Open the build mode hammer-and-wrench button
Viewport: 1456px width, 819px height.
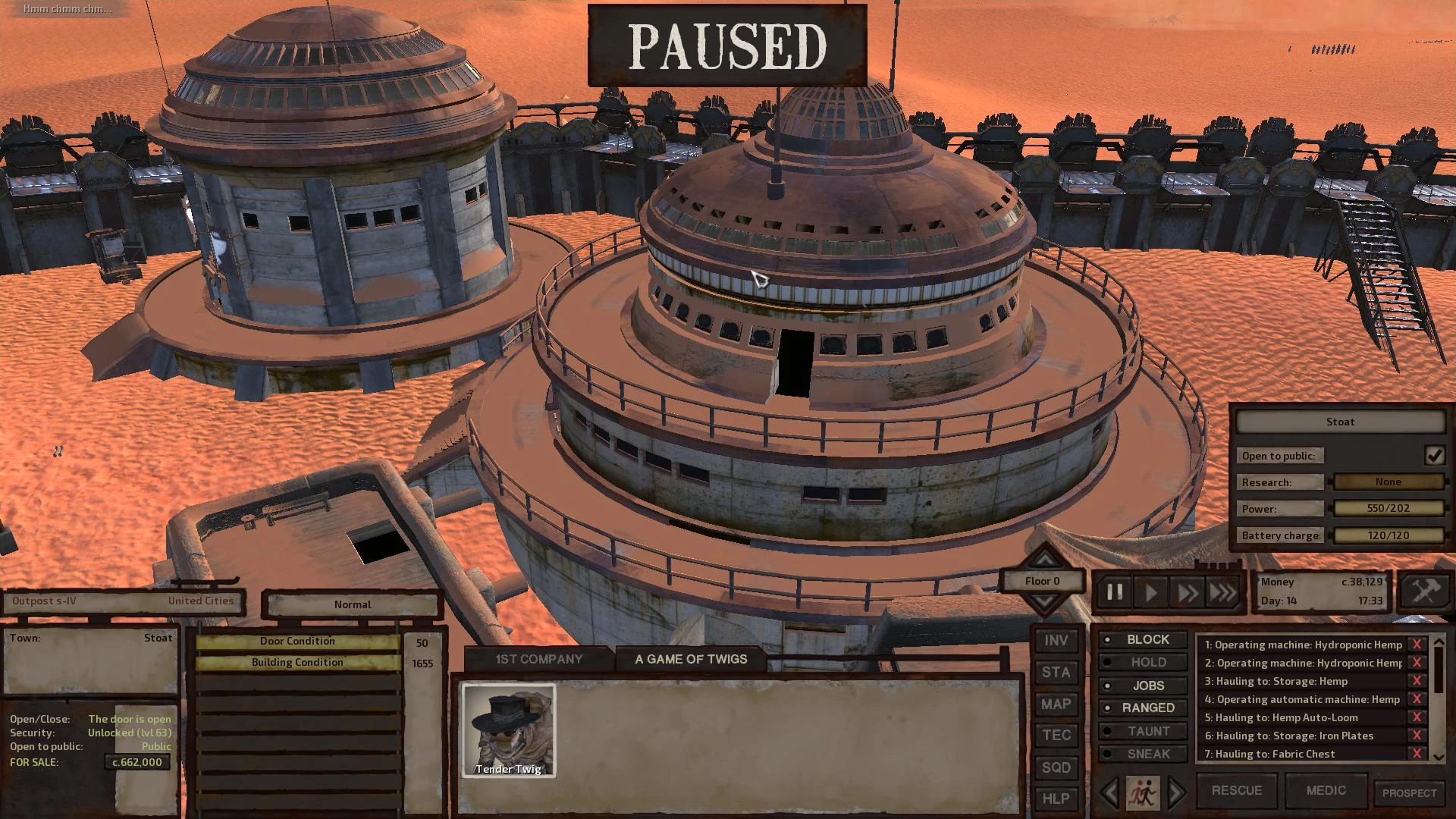[x=1424, y=591]
